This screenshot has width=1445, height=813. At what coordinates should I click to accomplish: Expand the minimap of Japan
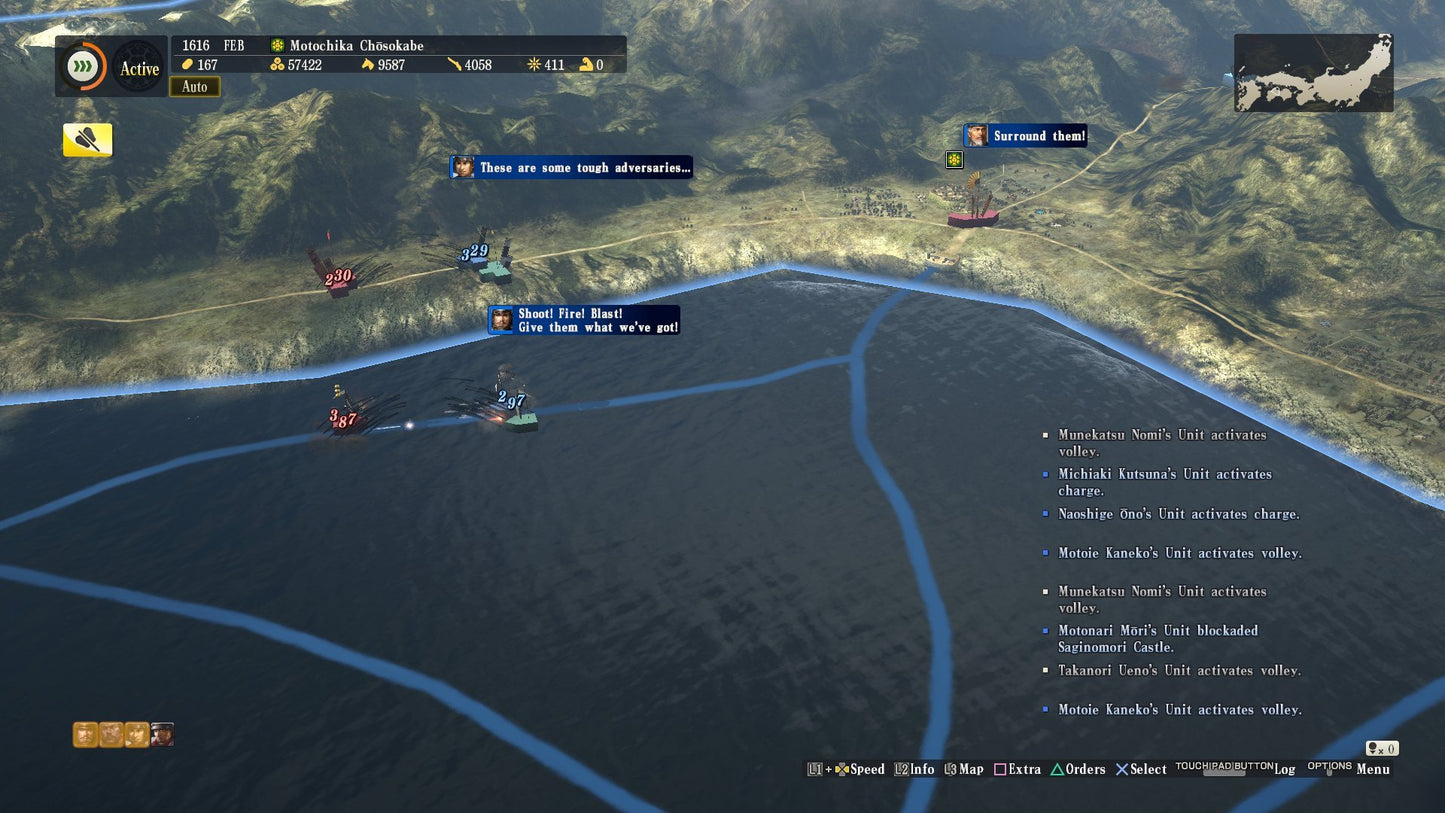(1313, 72)
